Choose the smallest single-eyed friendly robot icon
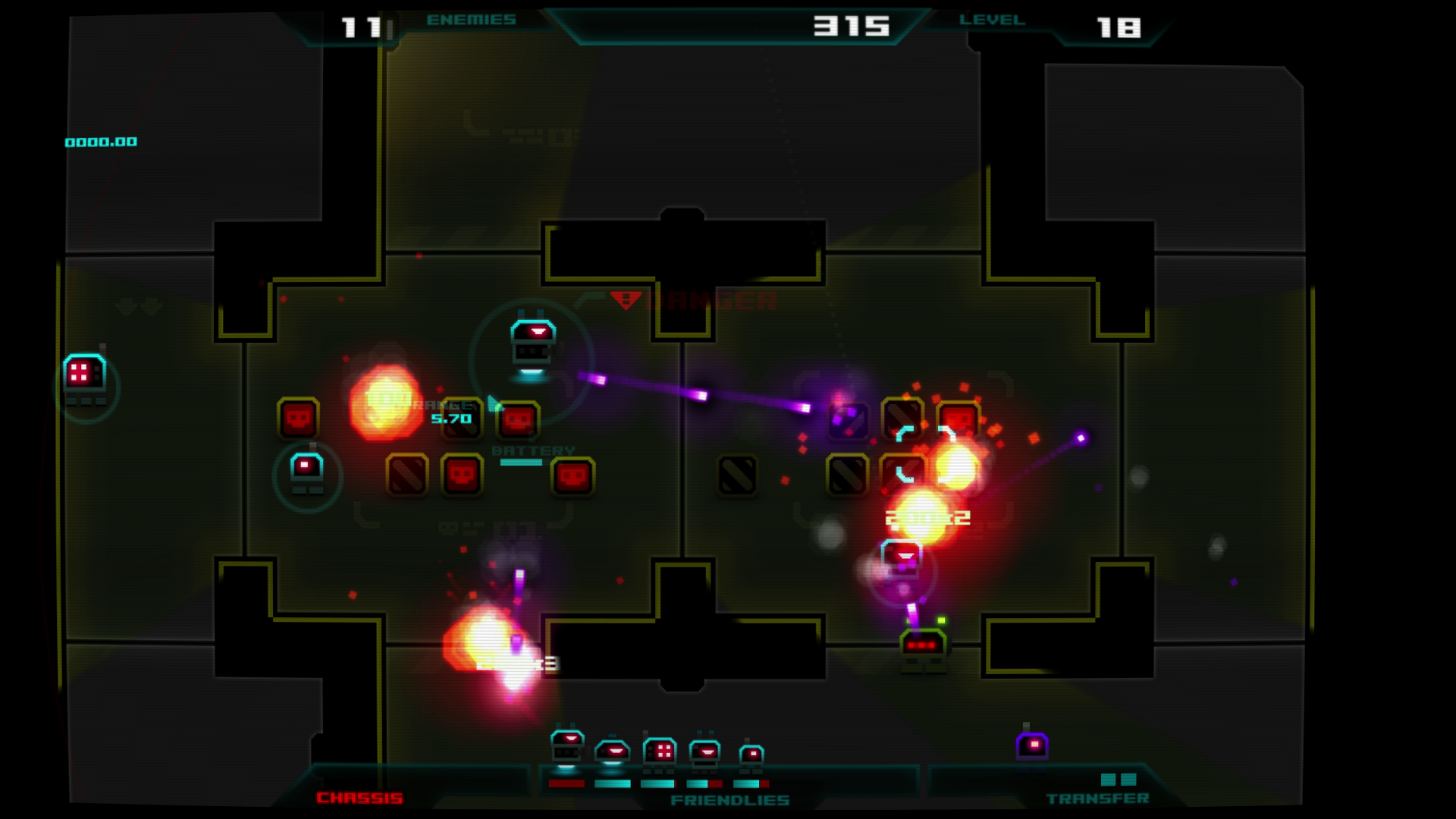 pyautogui.click(x=751, y=755)
